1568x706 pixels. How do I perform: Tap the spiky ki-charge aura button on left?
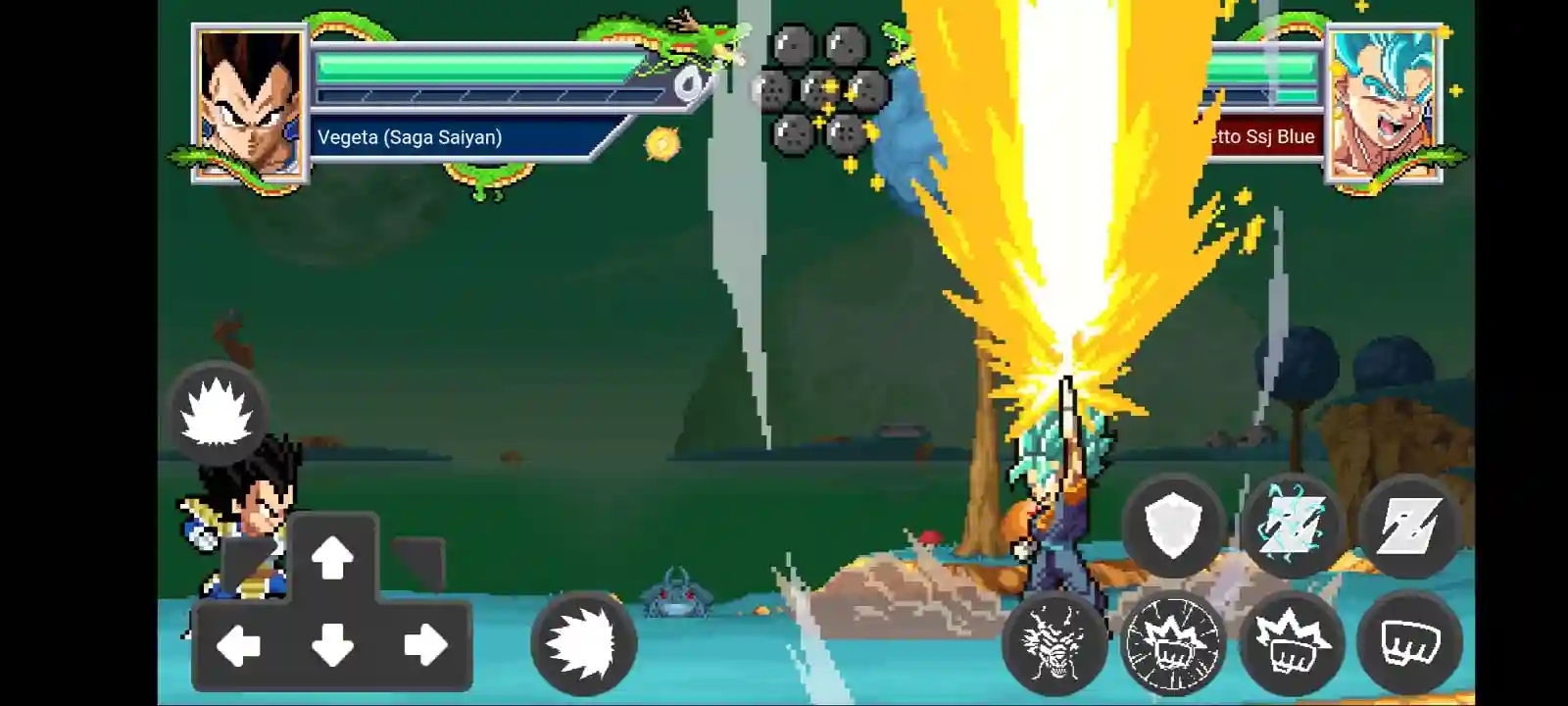[220, 416]
